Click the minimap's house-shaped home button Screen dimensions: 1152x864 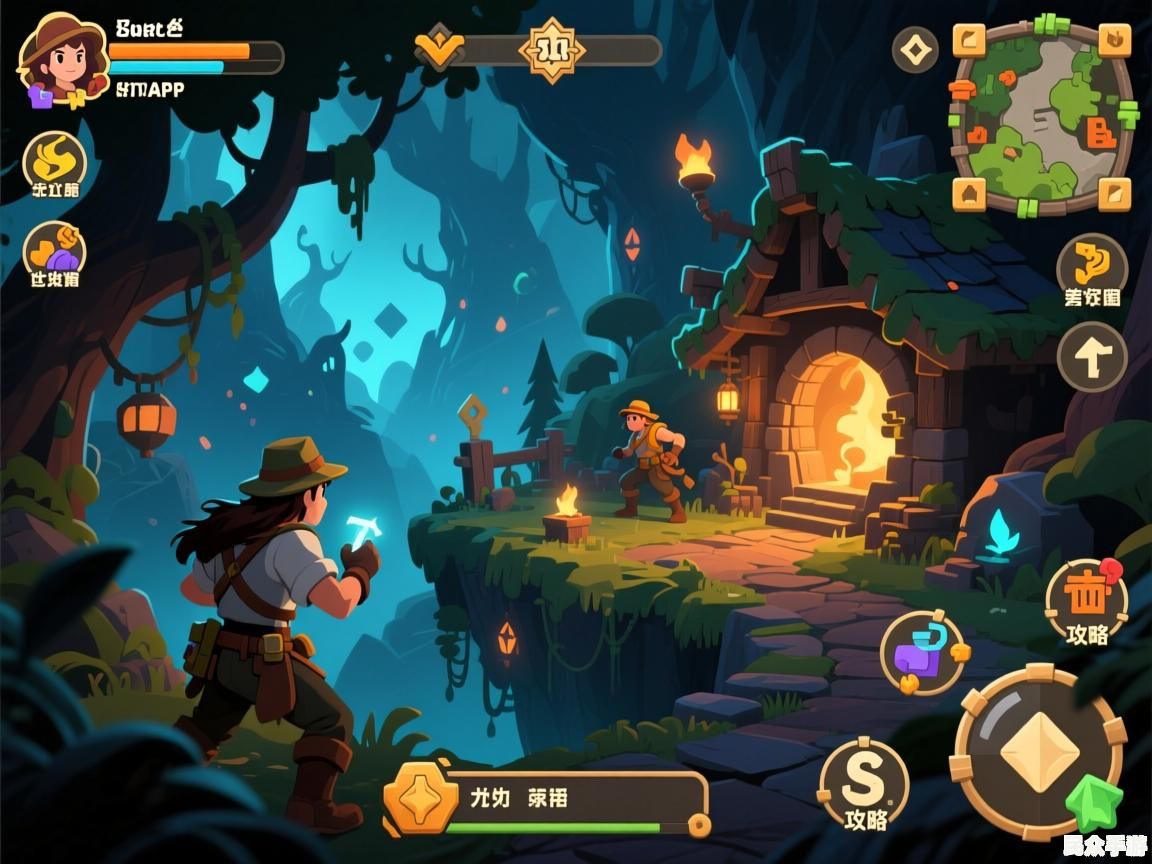[969, 192]
